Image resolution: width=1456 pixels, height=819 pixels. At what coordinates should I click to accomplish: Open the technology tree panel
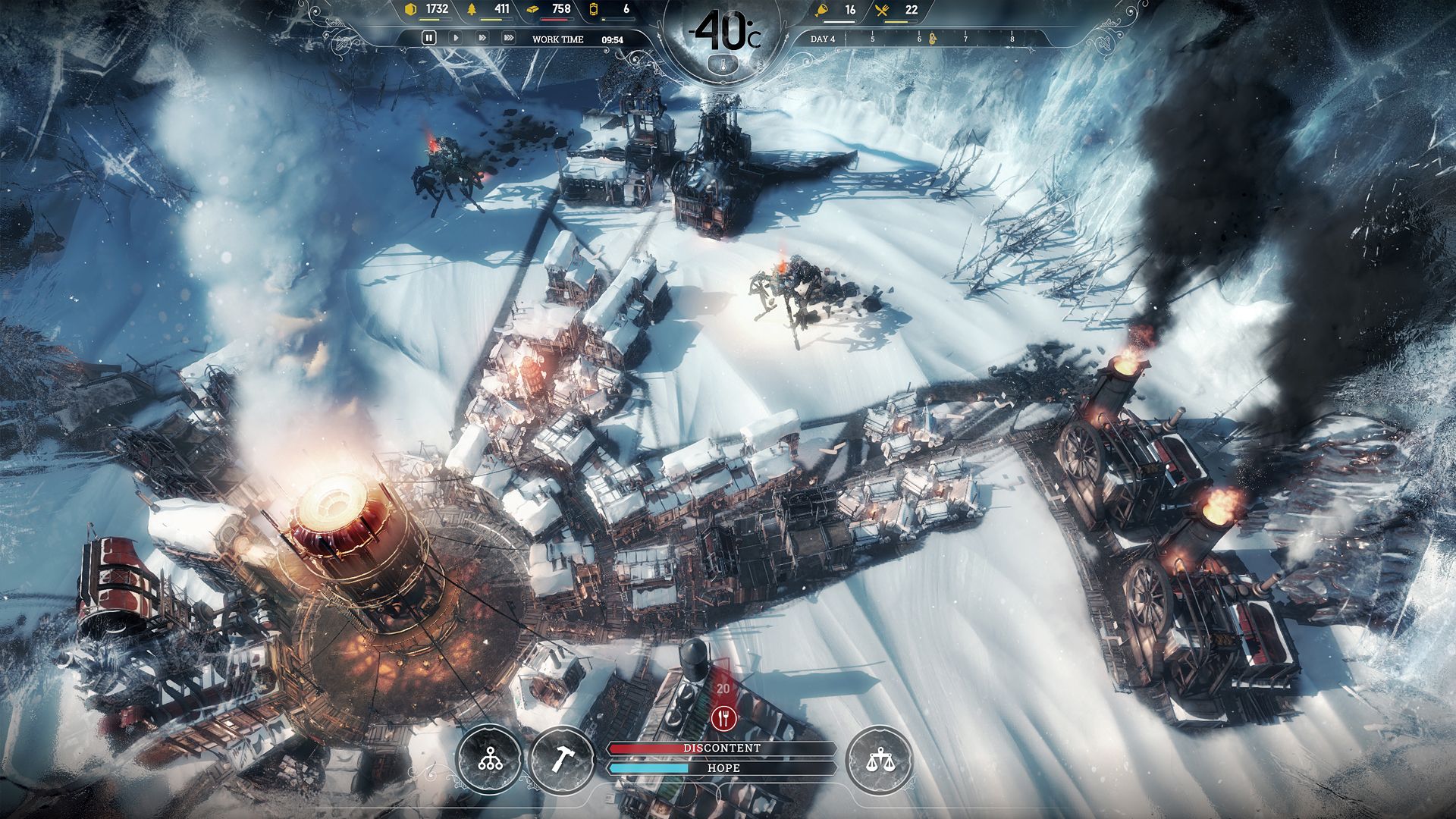(x=491, y=757)
